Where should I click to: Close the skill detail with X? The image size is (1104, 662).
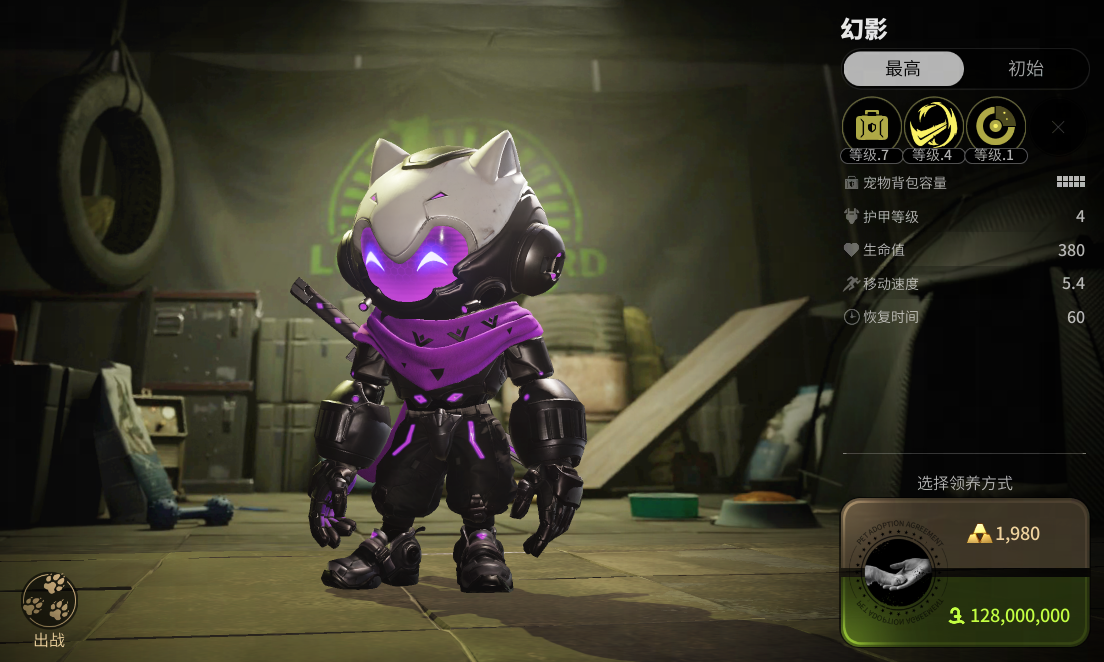tap(1058, 127)
